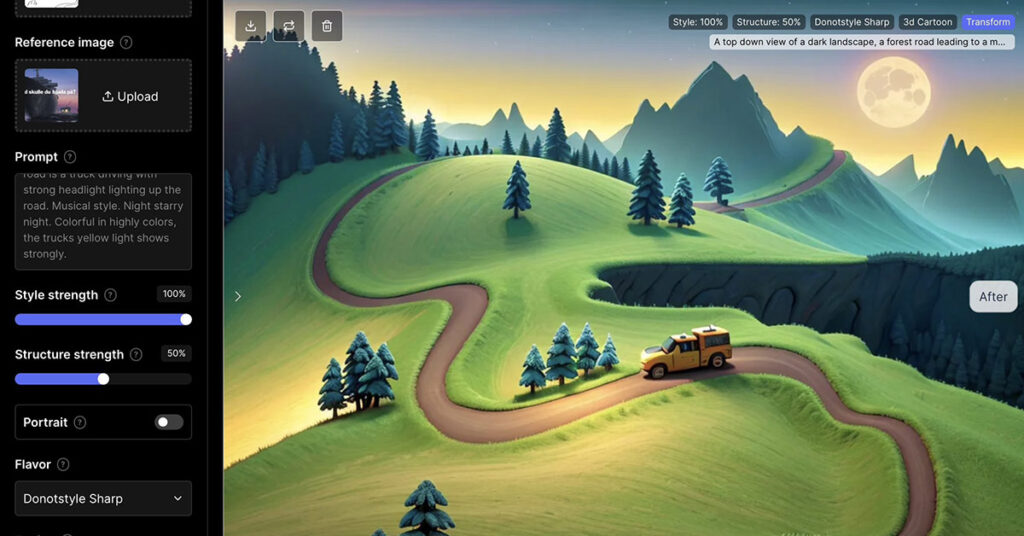Show help for Portrait option
This screenshot has width=1024, height=536.
coord(80,423)
